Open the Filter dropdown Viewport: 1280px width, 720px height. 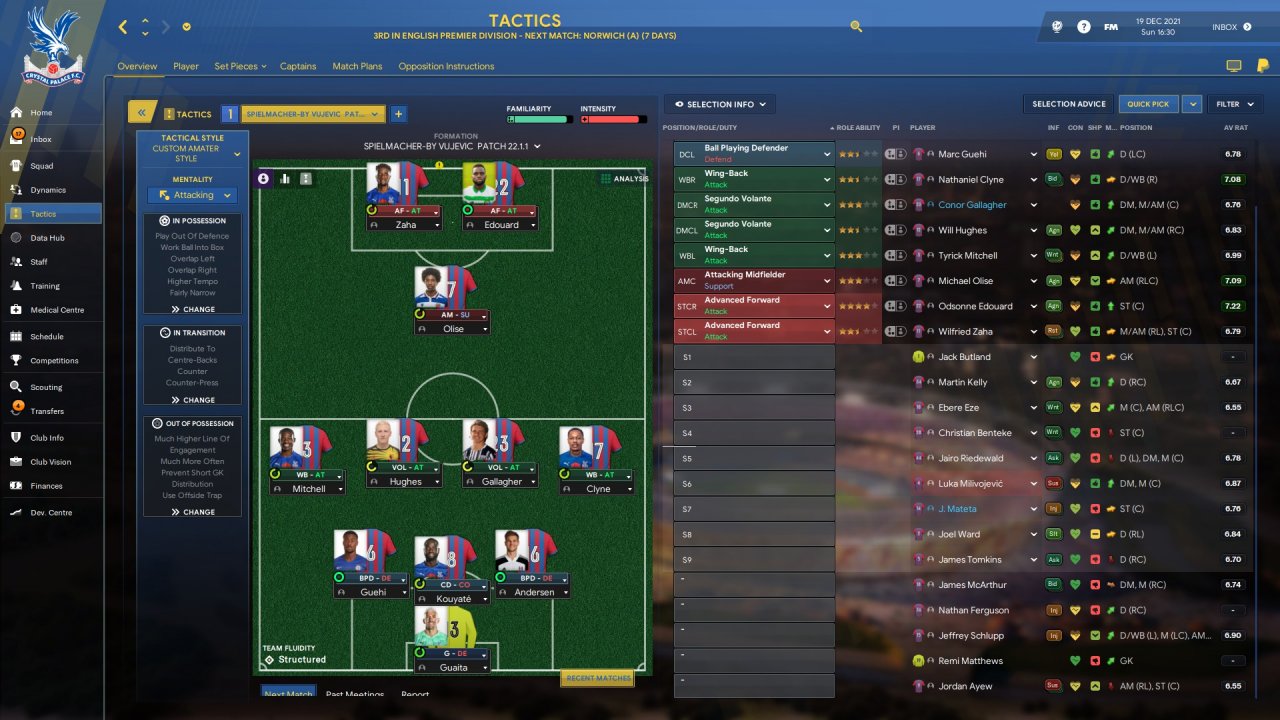(1233, 104)
